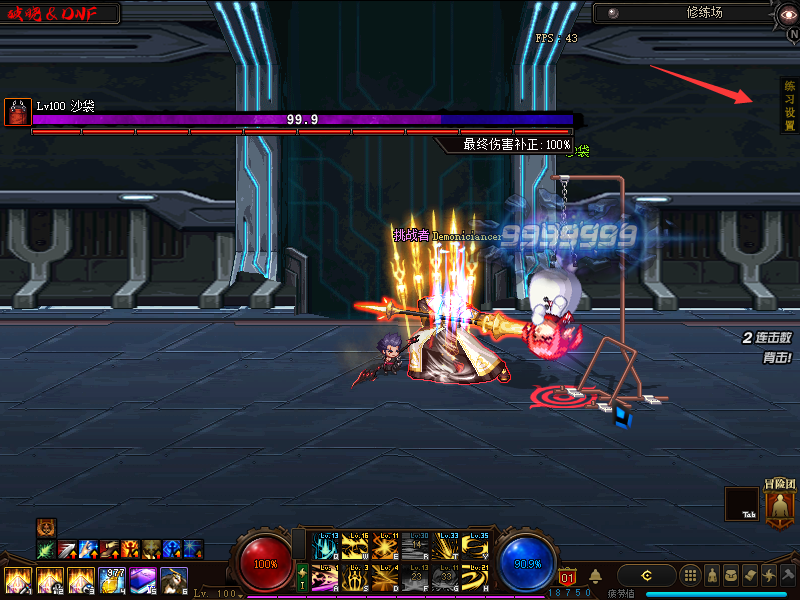Select the green leaf buff icon

click(45, 549)
